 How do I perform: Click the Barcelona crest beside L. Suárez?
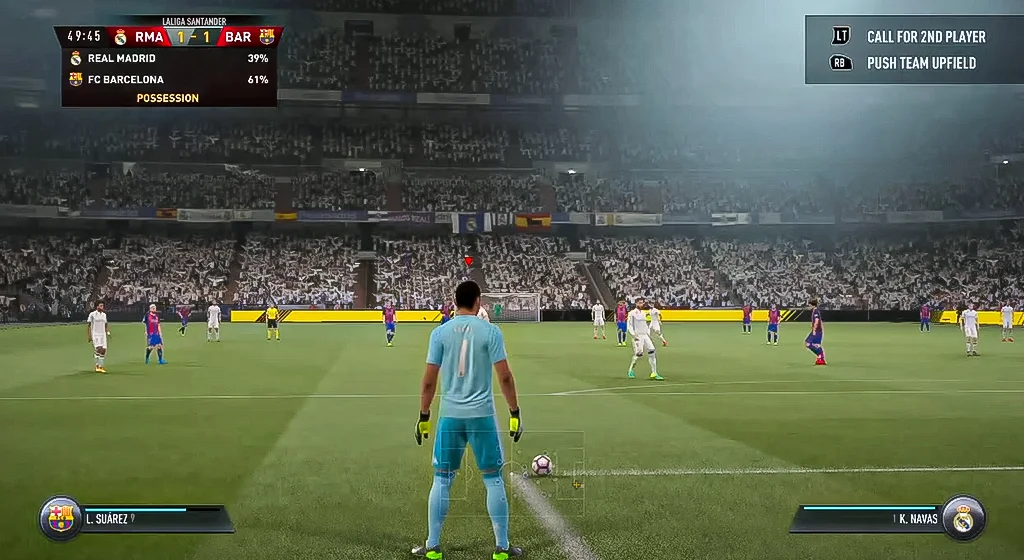pyautogui.click(x=60, y=518)
